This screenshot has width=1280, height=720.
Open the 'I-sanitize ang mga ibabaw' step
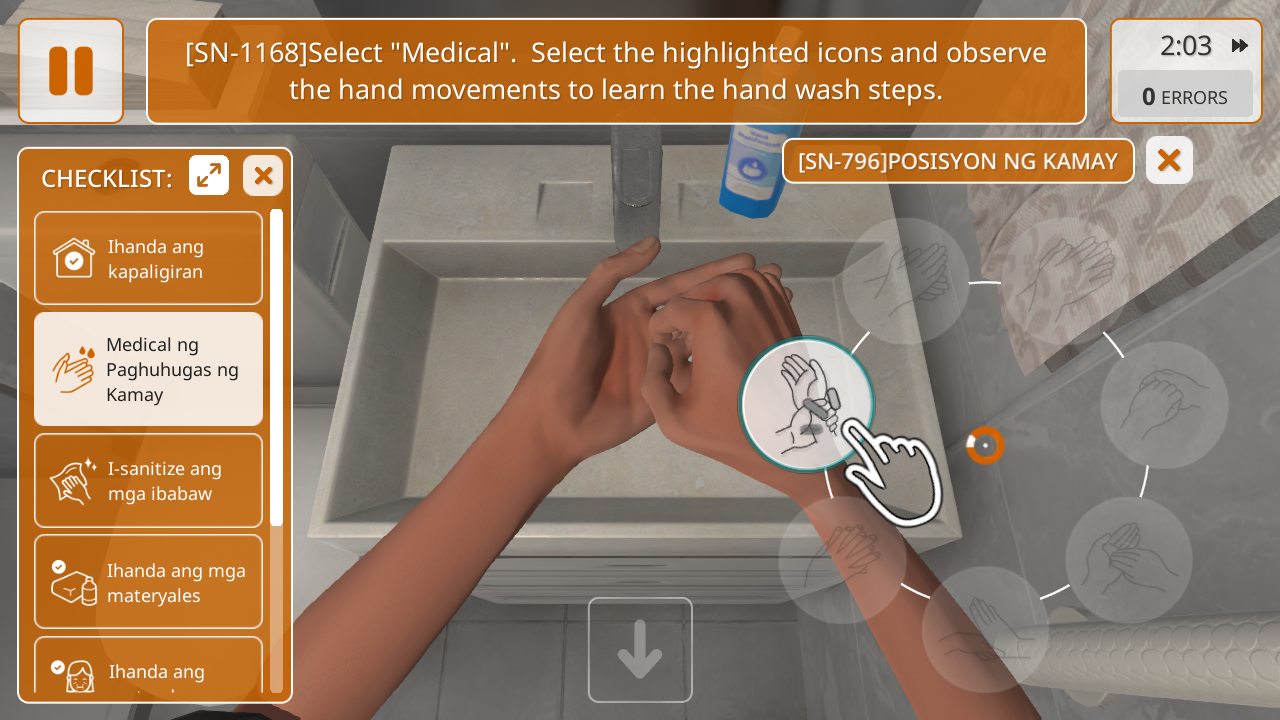coord(148,481)
